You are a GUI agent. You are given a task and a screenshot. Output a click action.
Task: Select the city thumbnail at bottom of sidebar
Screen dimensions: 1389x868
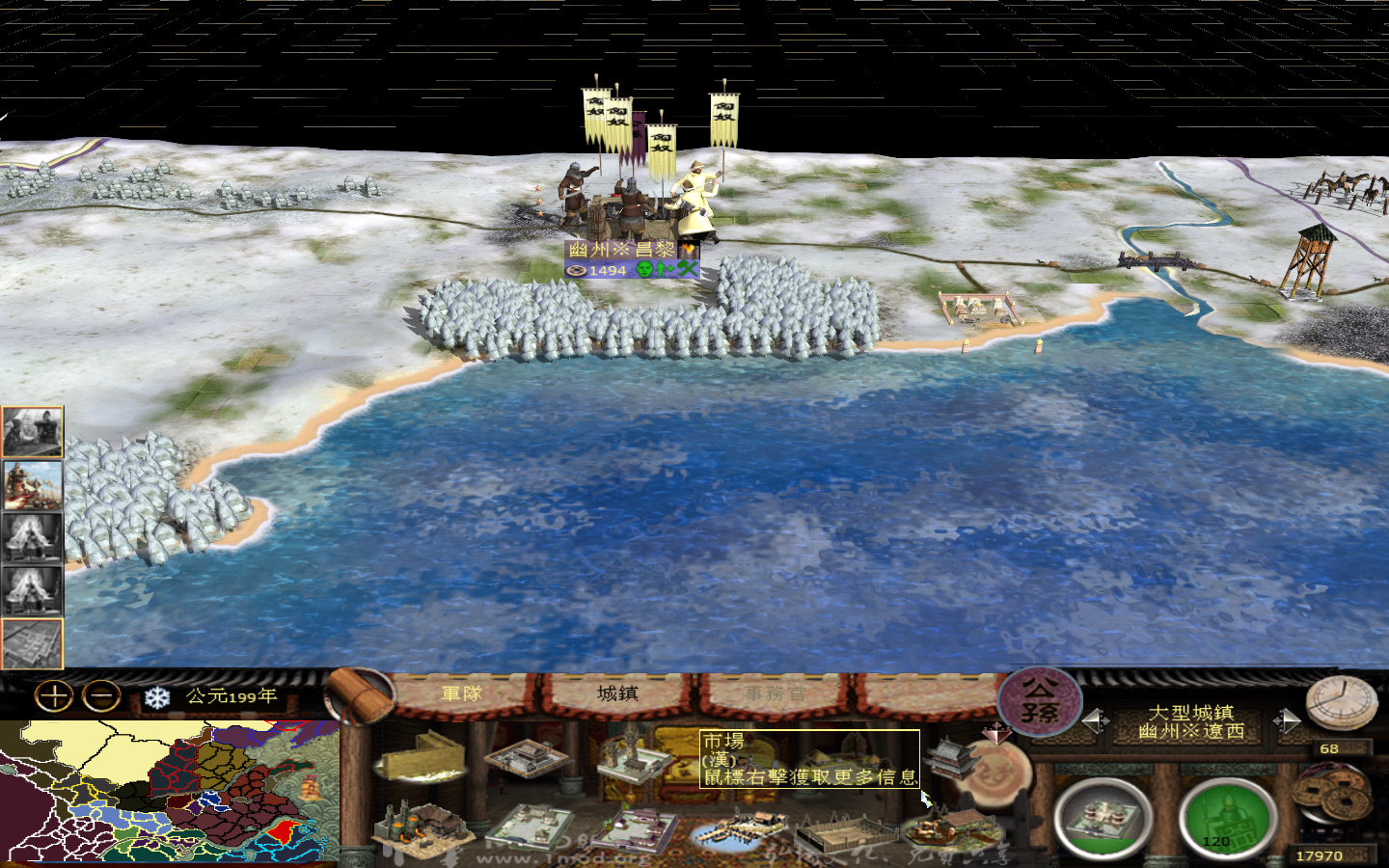(32, 638)
